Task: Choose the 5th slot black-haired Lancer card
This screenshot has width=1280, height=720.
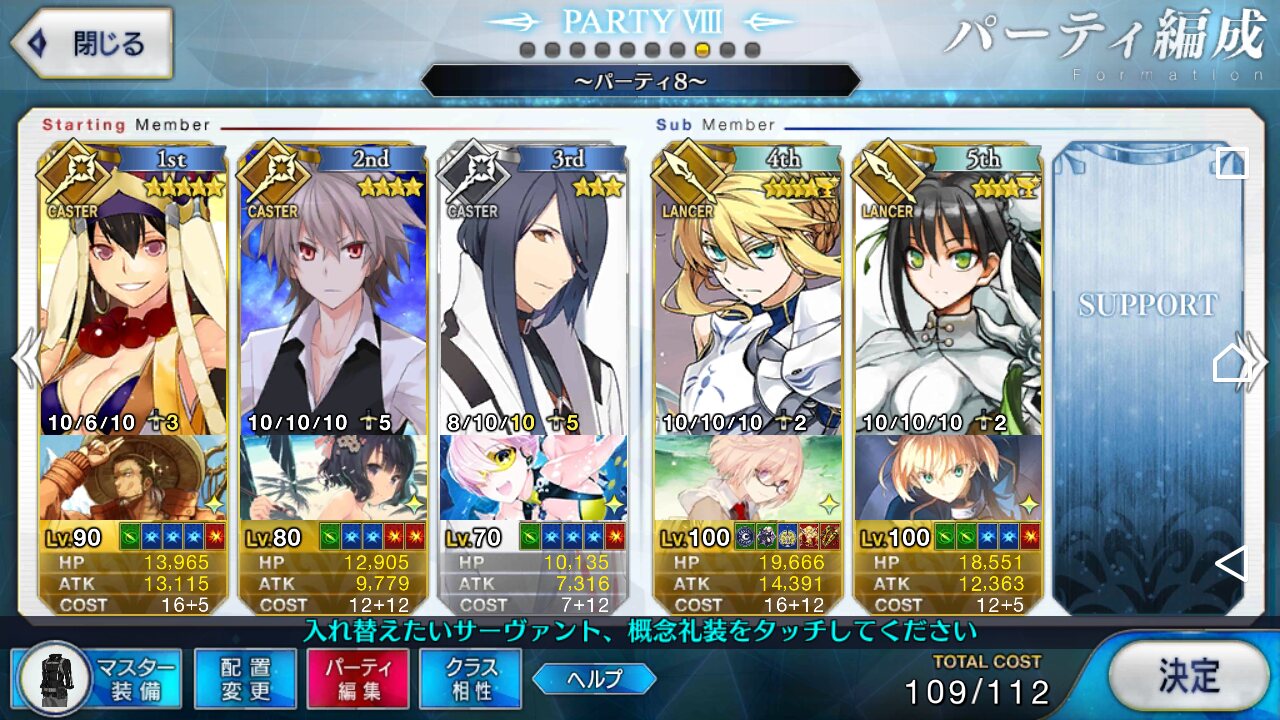Action: coord(947,300)
